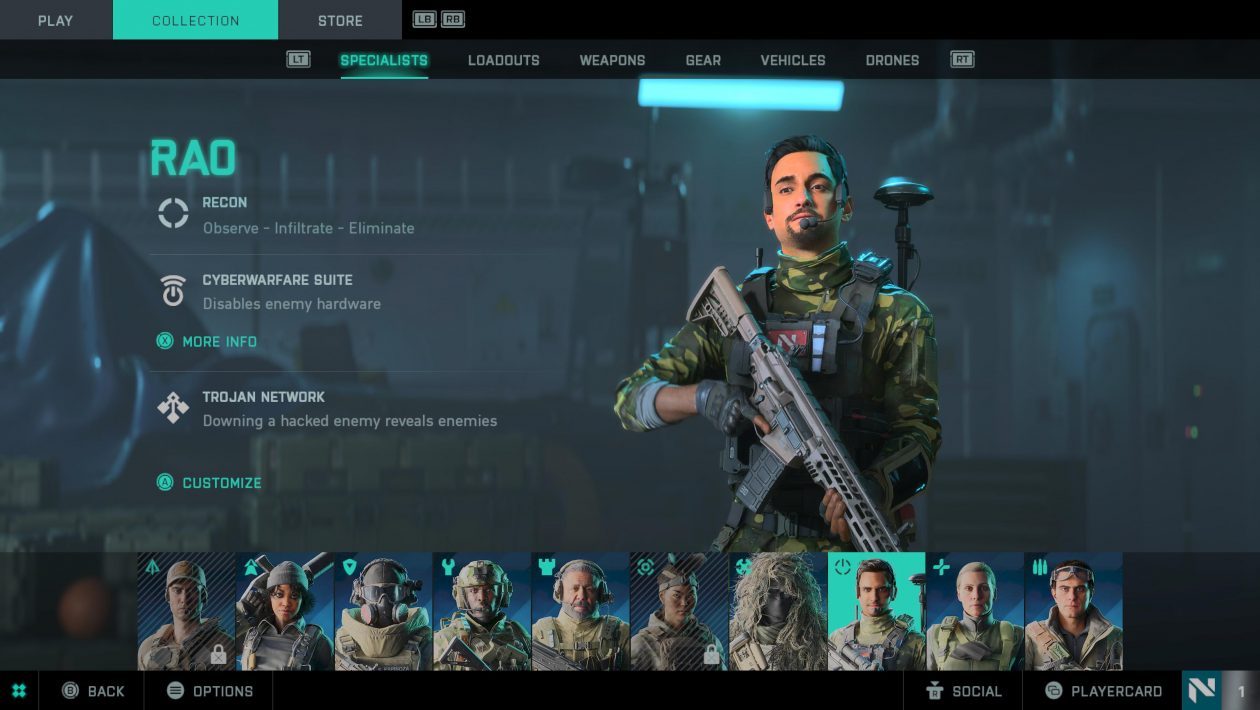Select the Specialists category
Screen dimensions: 1260x710
384,60
